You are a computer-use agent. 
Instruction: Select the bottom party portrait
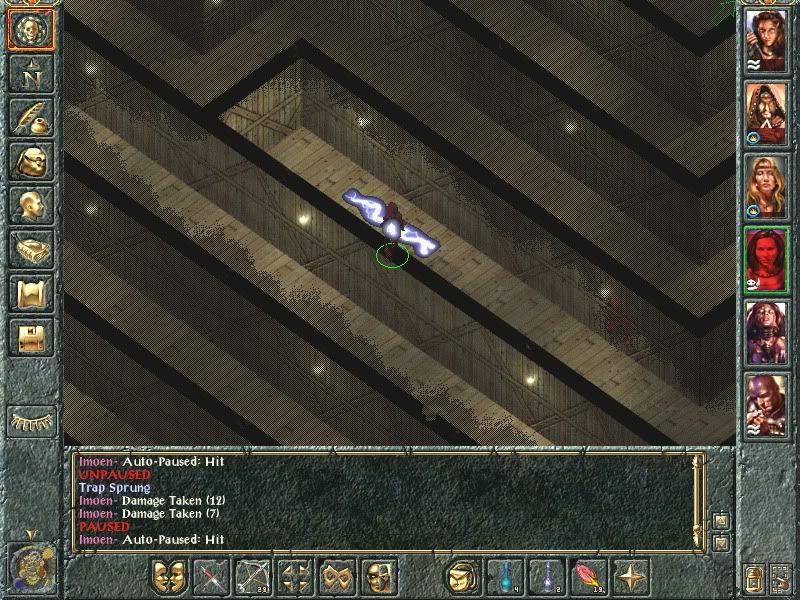click(x=766, y=405)
